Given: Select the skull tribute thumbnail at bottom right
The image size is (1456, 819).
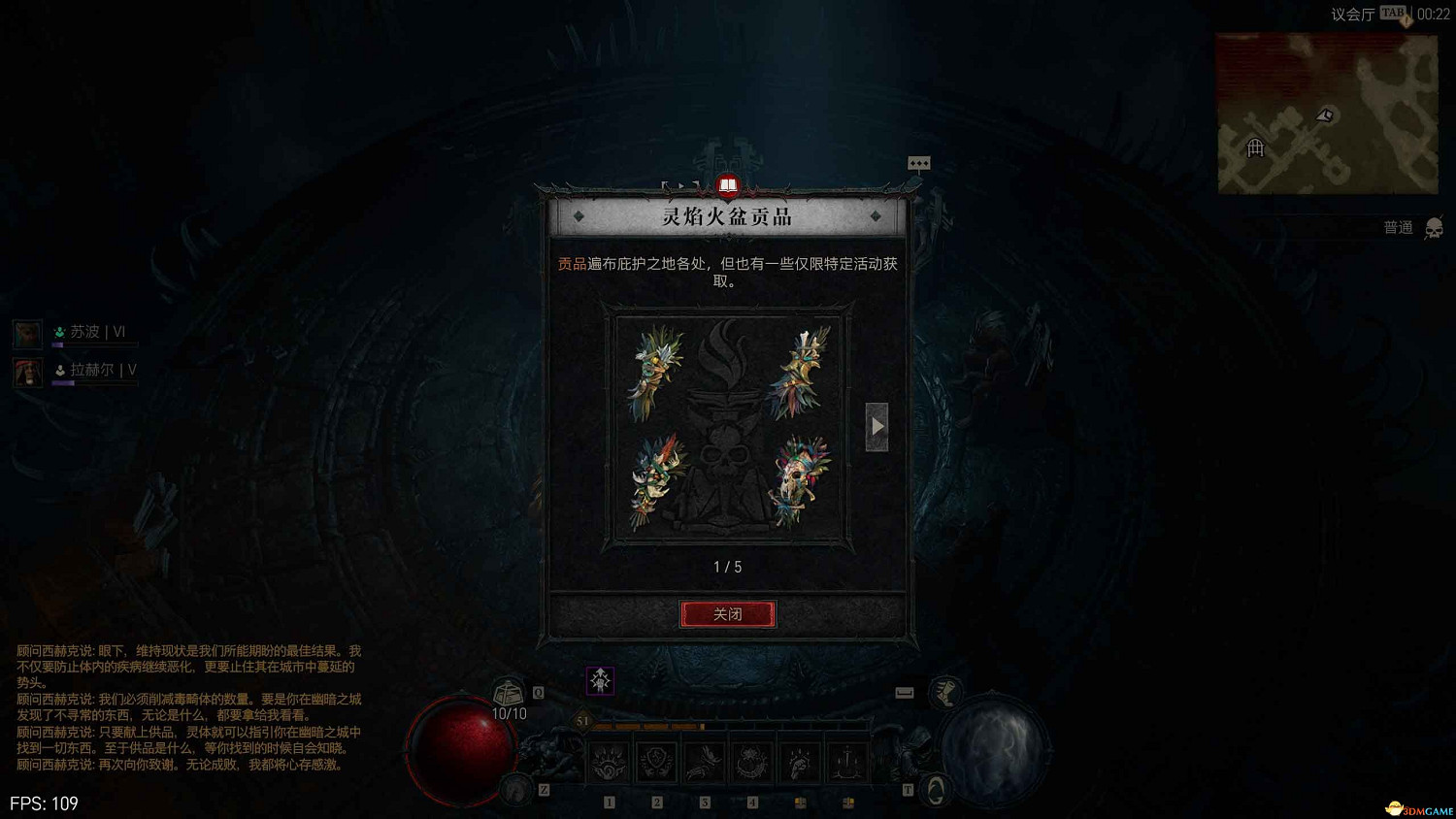Looking at the screenshot, I should point(798,474).
